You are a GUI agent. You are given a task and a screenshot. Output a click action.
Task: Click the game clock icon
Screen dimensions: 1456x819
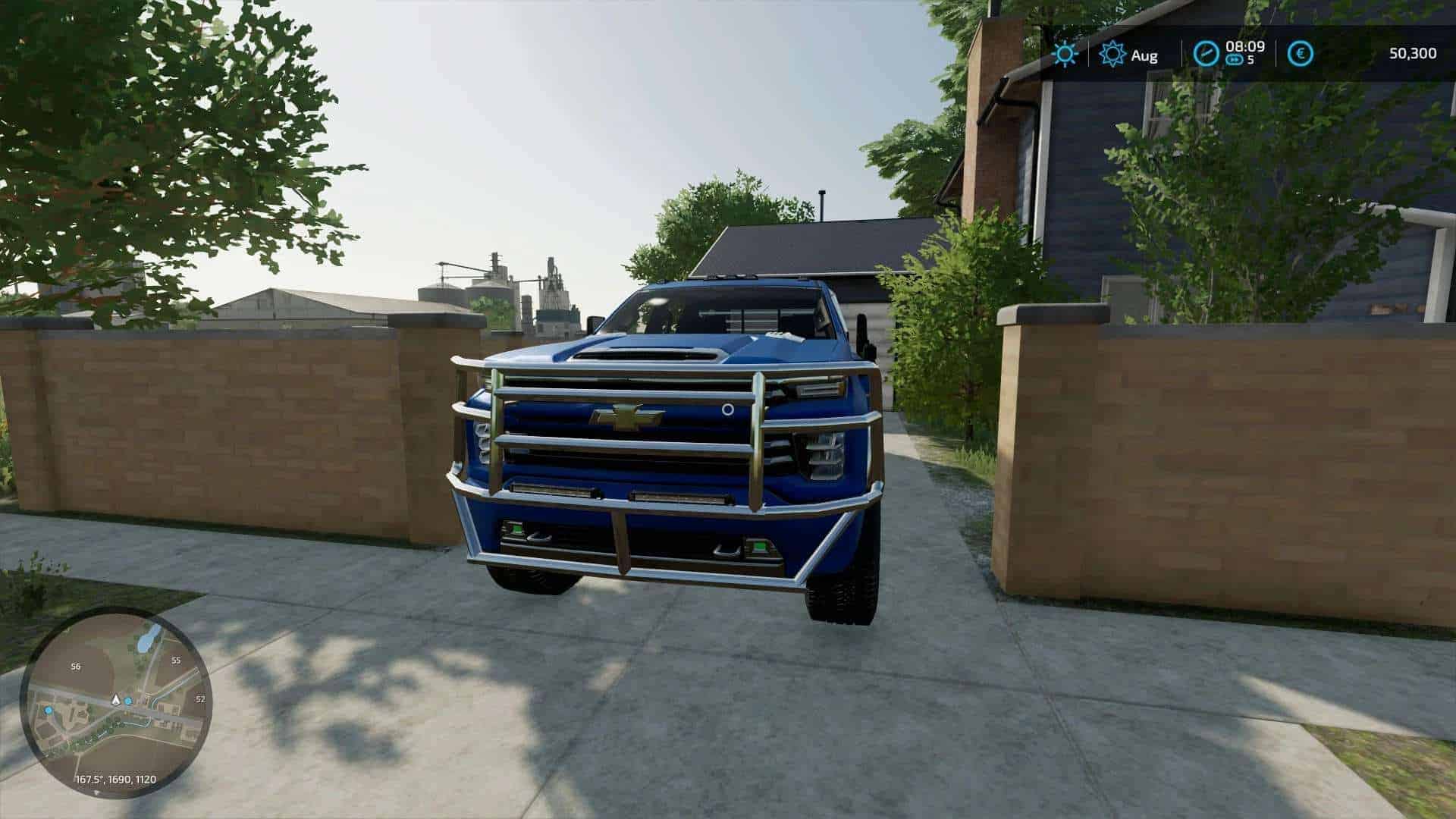(x=1206, y=53)
